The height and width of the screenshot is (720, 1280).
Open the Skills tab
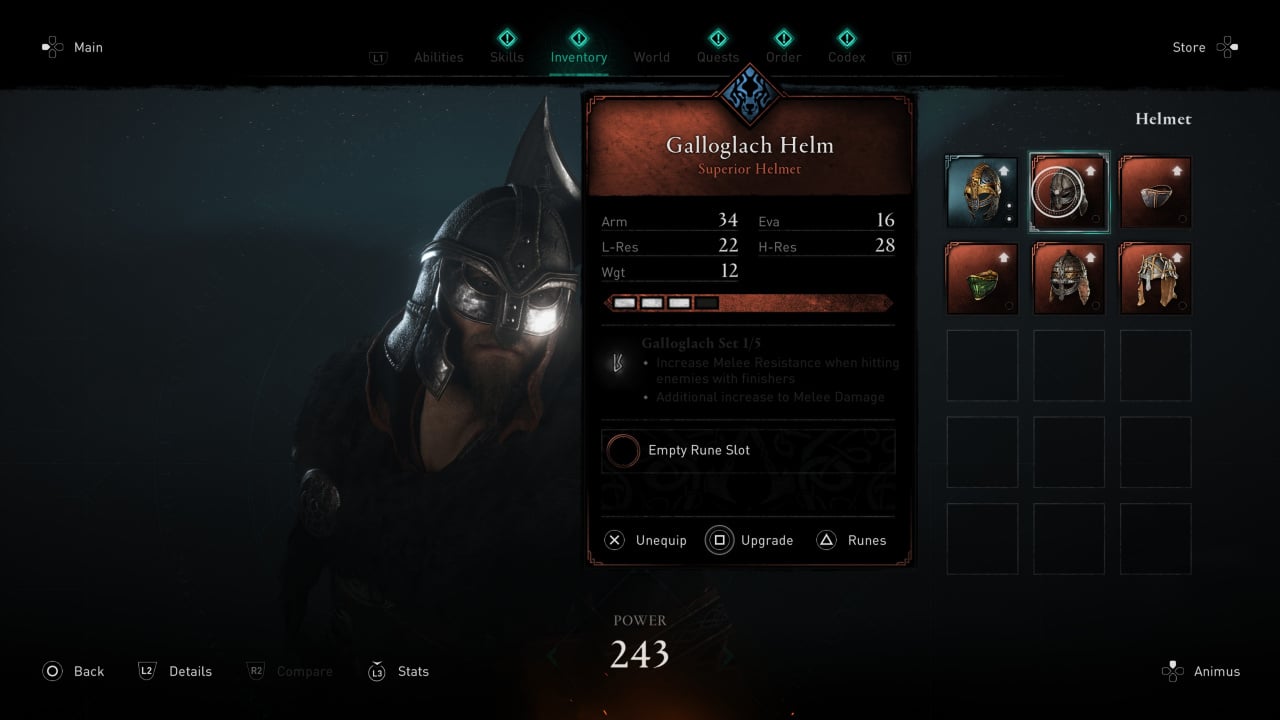click(506, 57)
